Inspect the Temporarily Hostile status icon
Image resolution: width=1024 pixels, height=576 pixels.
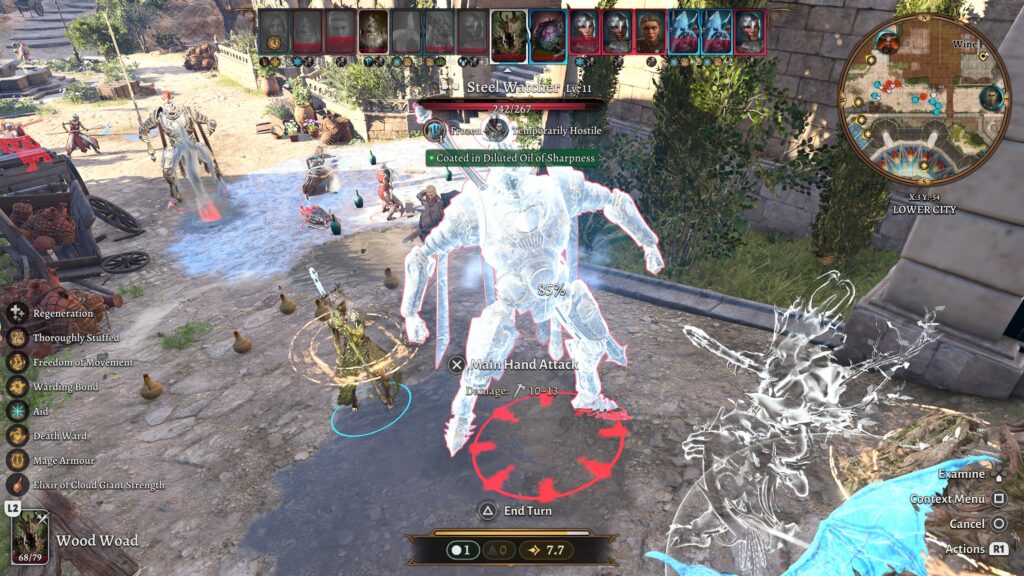(x=496, y=130)
